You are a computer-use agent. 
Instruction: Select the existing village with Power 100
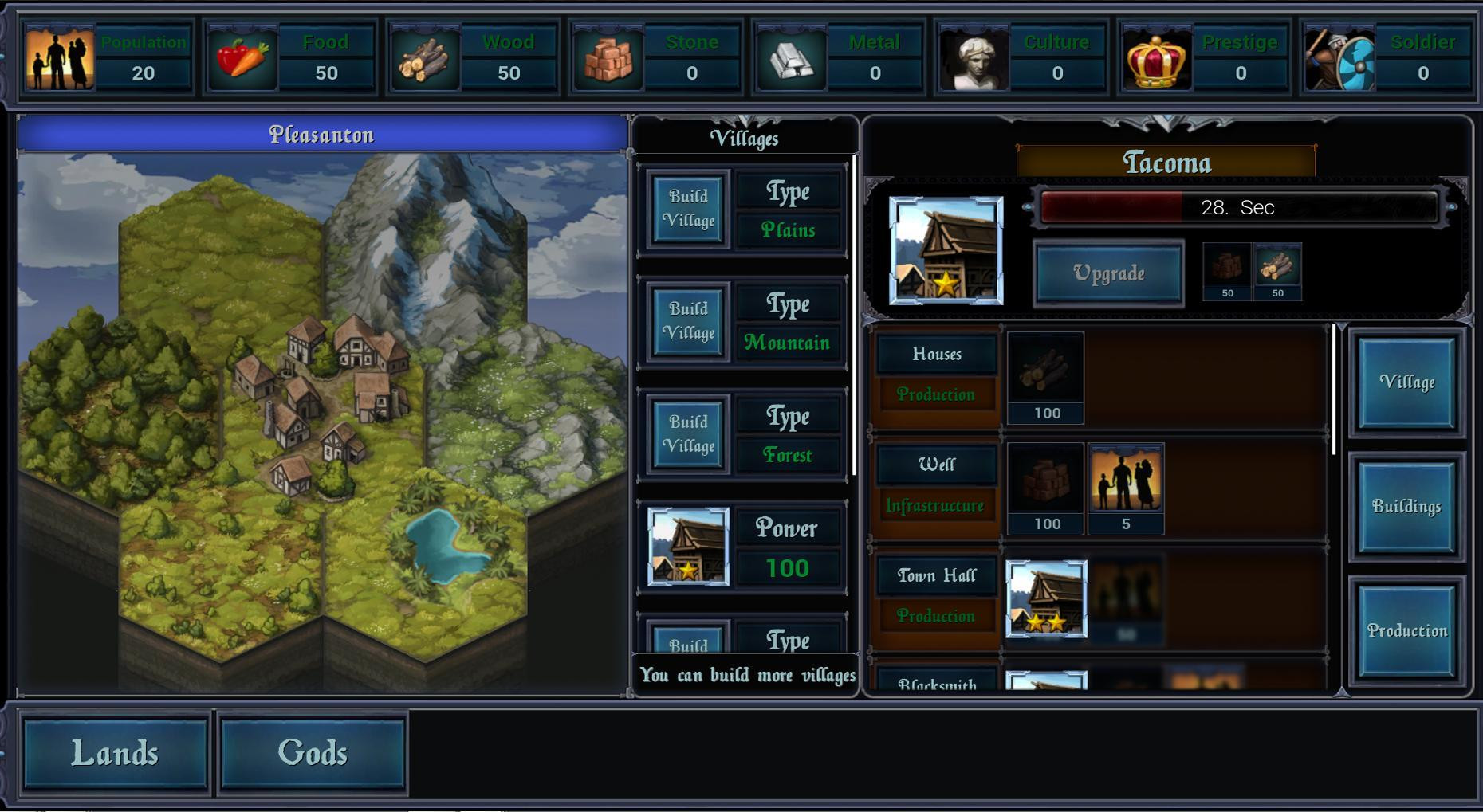(x=688, y=547)
